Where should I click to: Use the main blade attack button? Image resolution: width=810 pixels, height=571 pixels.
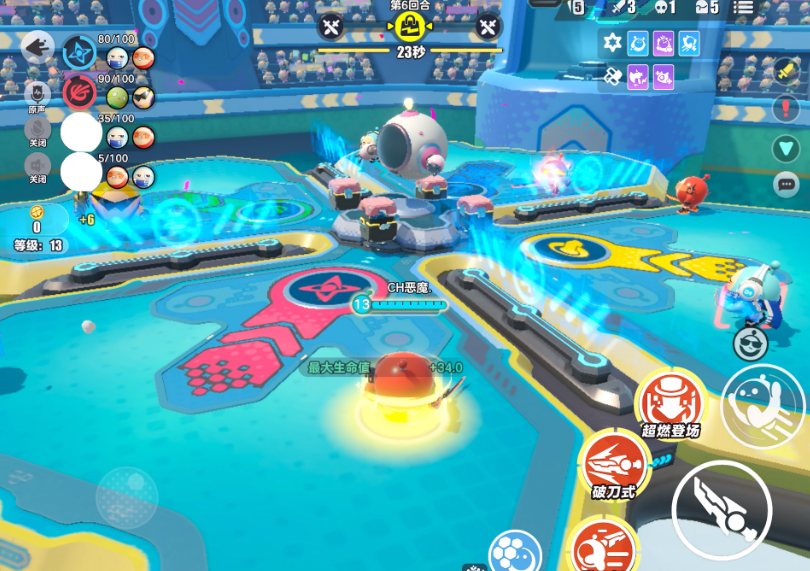point(721,510)
